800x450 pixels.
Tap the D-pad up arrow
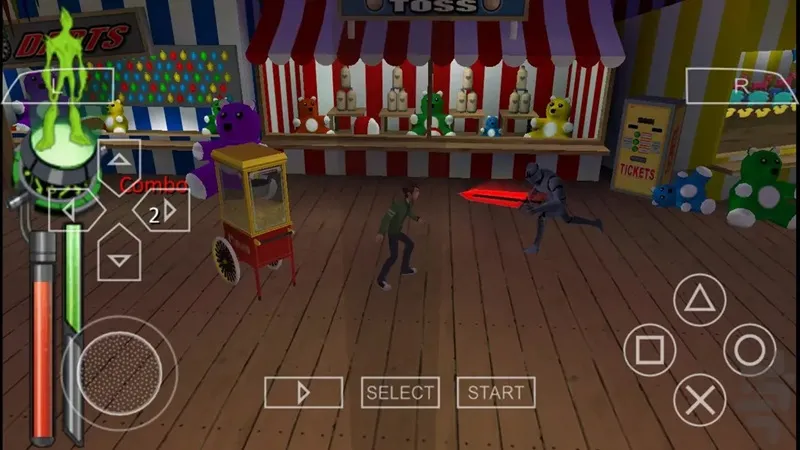(119, 160)
